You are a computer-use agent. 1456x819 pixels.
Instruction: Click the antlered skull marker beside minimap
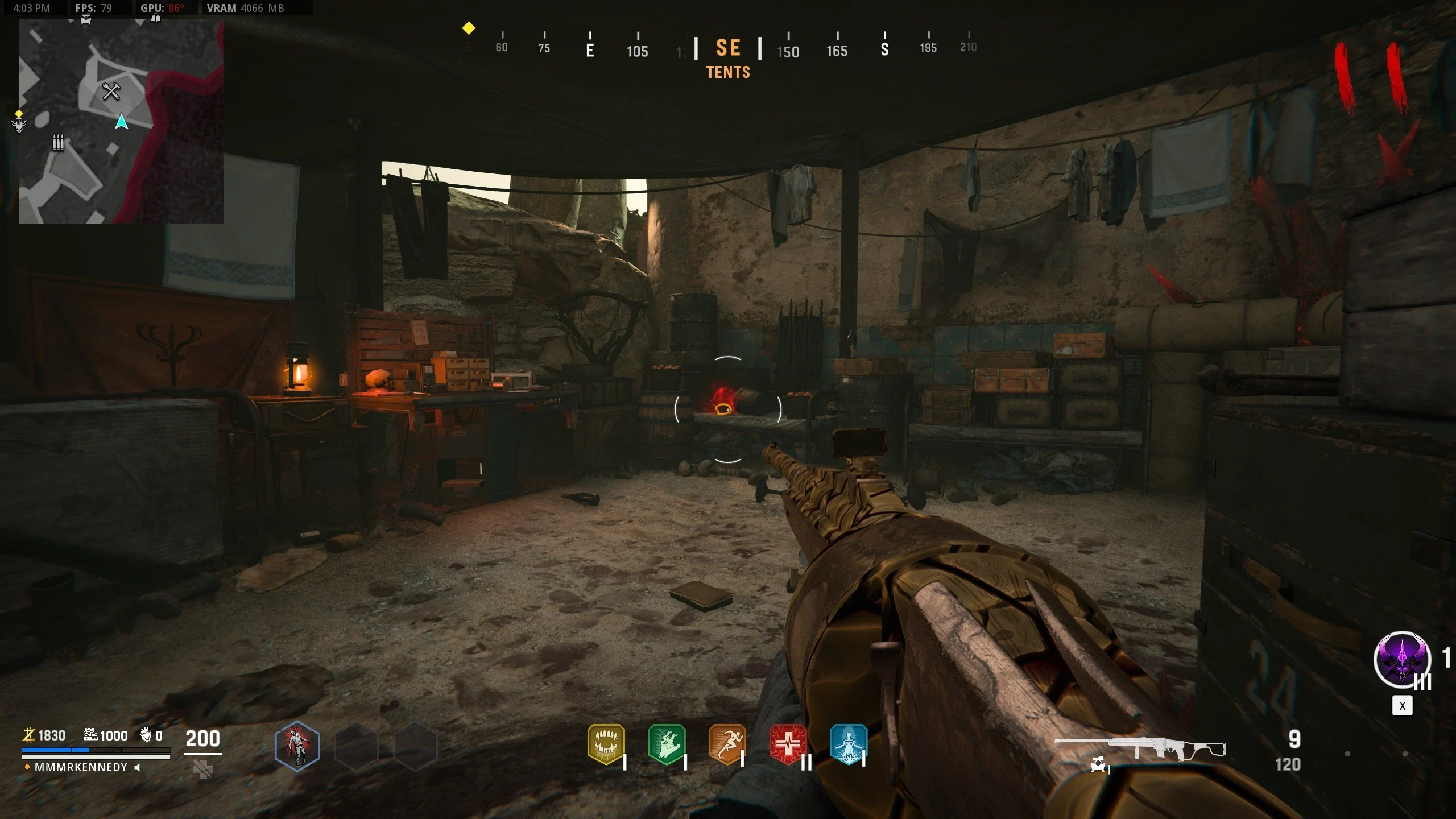(x=19, y=126)
